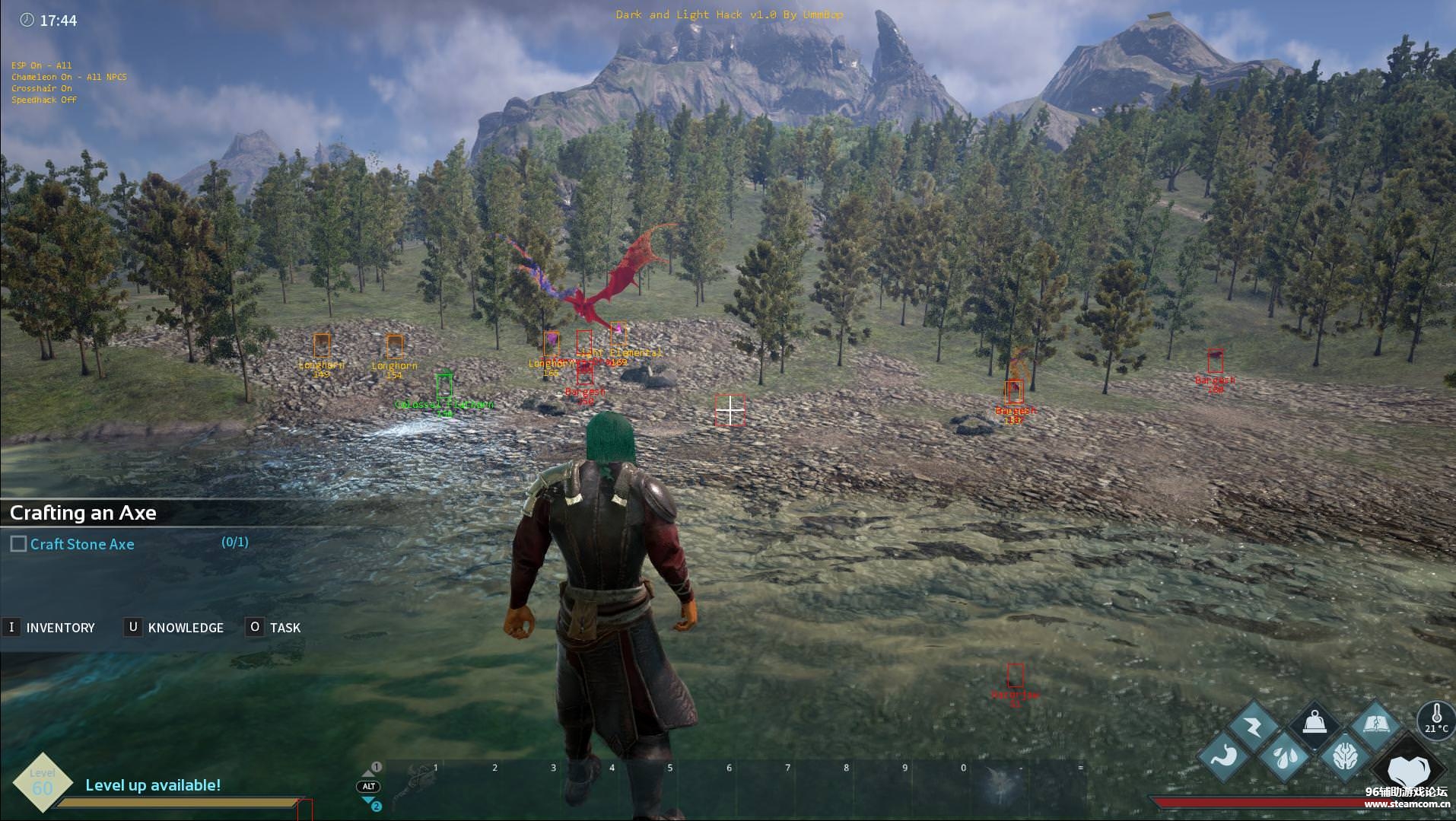The width and height of the screenshot is (1456, 821).
Task: Select the Craft Stone Axe objective
Action: click(82, 544)
